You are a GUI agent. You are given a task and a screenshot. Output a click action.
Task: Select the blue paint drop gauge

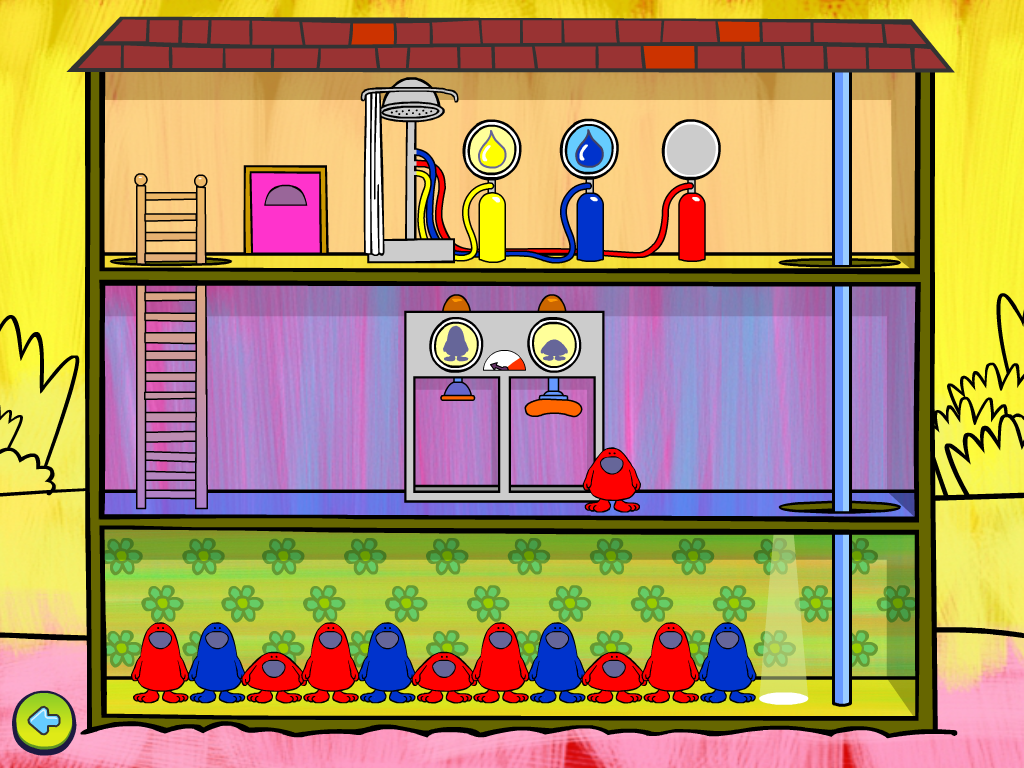point(589,149)
